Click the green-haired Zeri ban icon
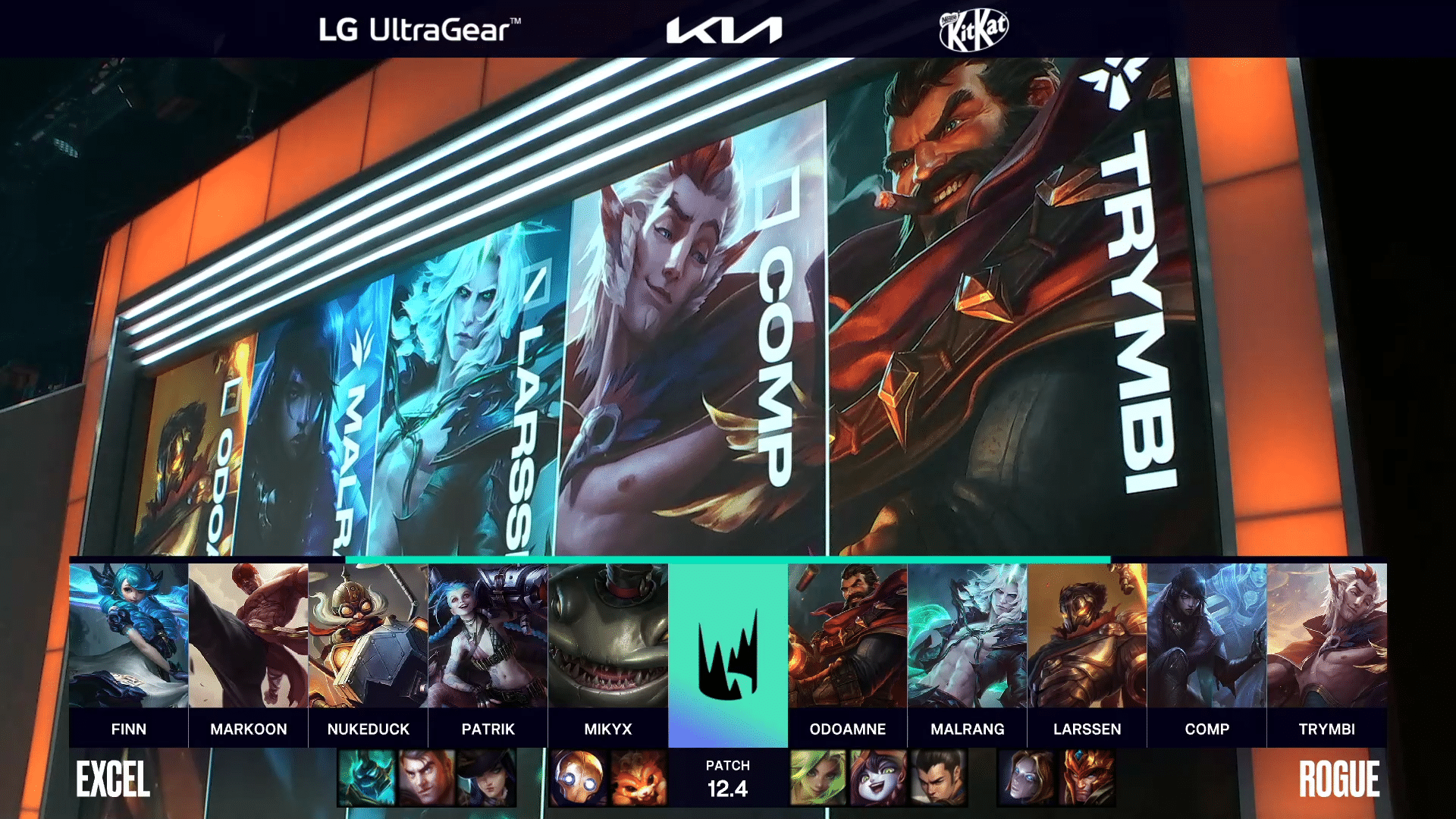This screenshot has height=819, width=1456. [x=818, y=777]
